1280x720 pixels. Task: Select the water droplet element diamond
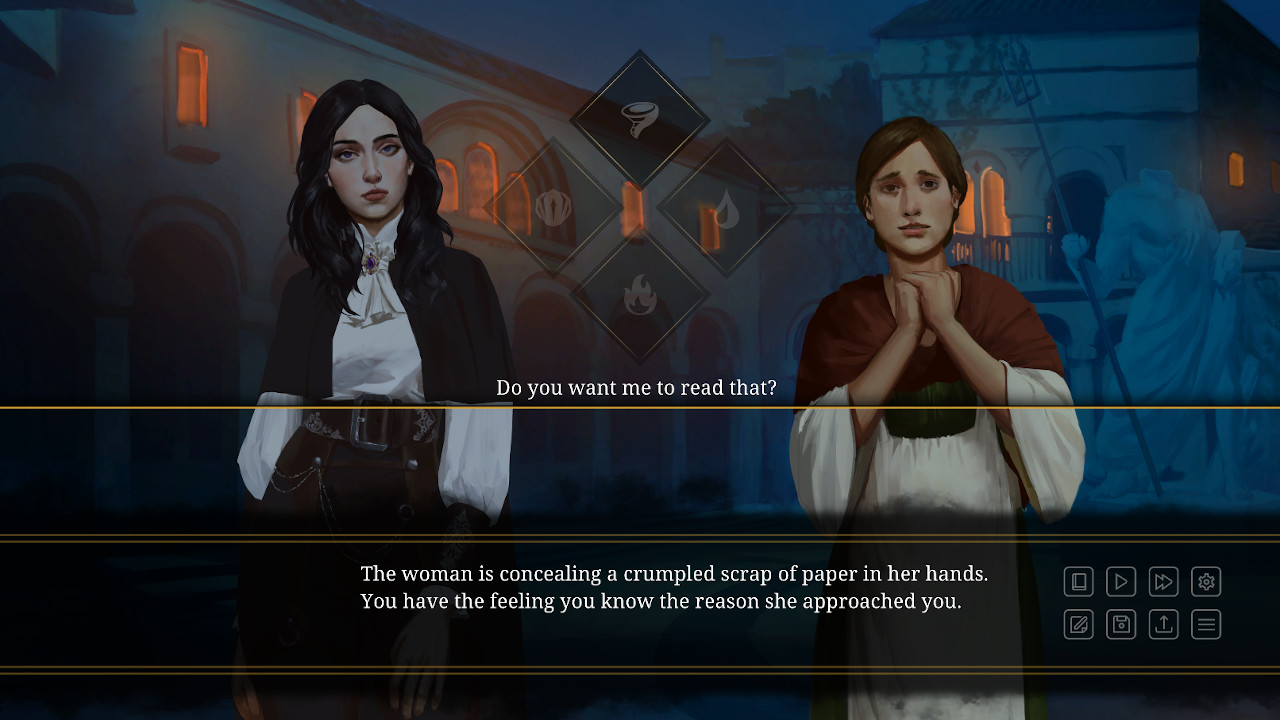727,208
